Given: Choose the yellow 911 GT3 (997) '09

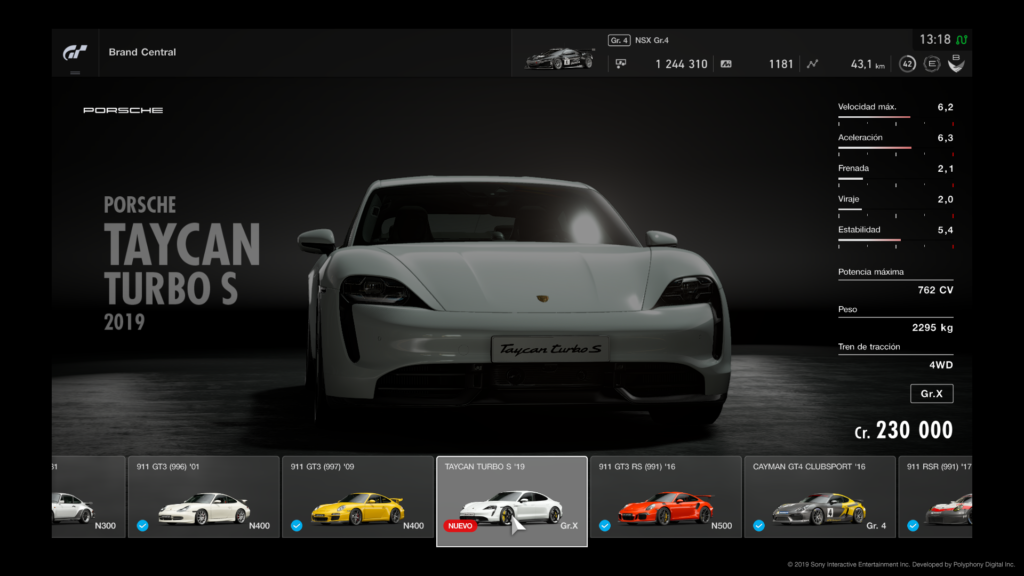Looking at the screenshot, I should (x=358, y=497).
